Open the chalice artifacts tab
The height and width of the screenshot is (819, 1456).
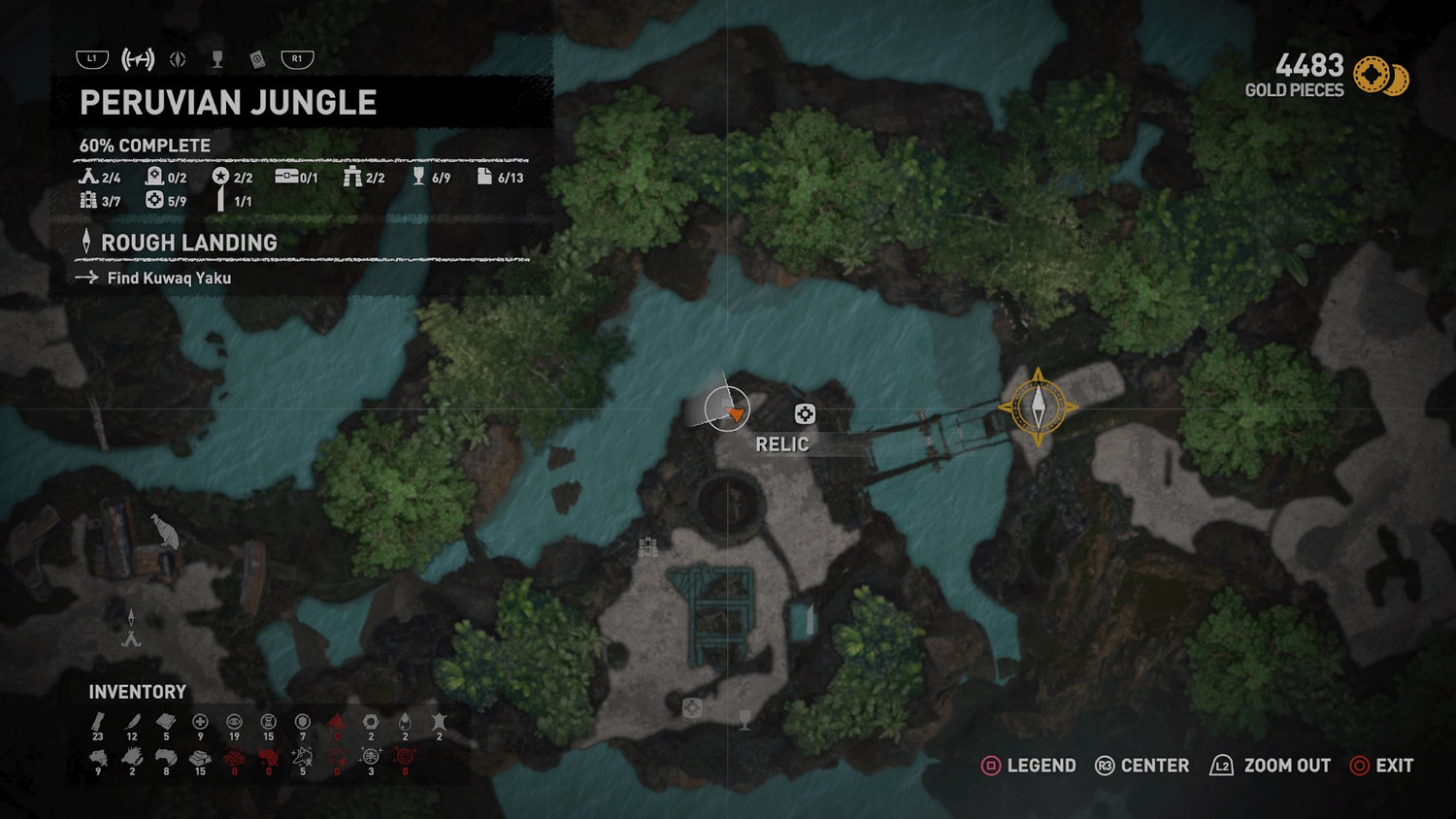217,59
